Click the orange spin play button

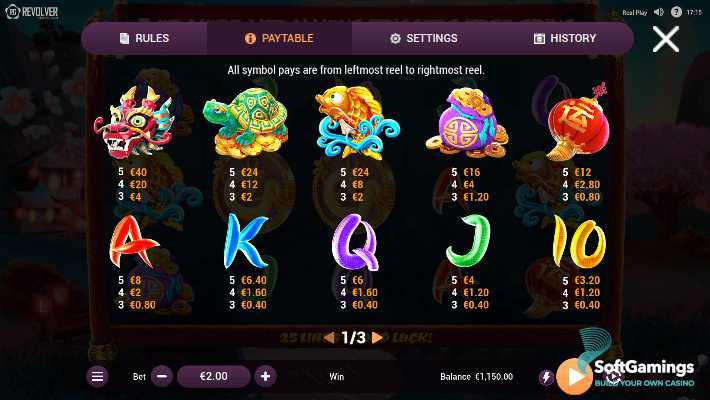575,376
